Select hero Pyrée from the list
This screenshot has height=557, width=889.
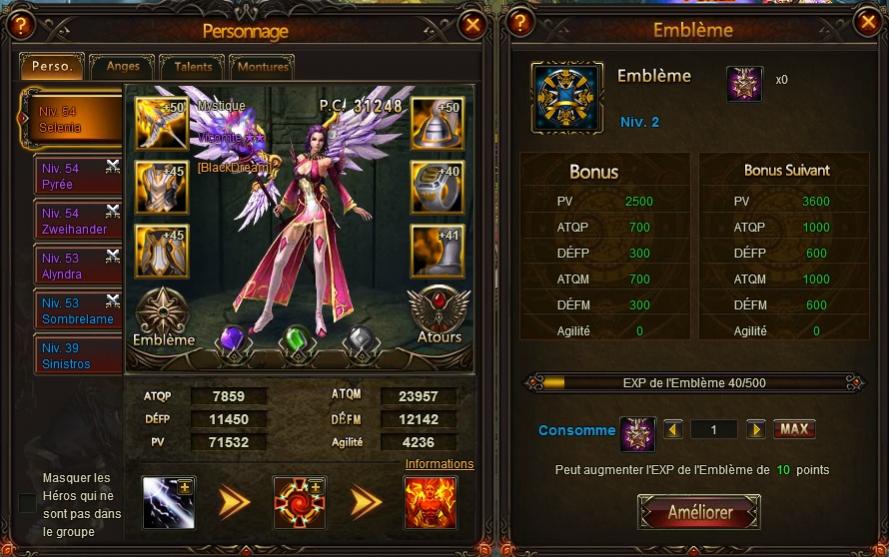[x=77, y=176]
